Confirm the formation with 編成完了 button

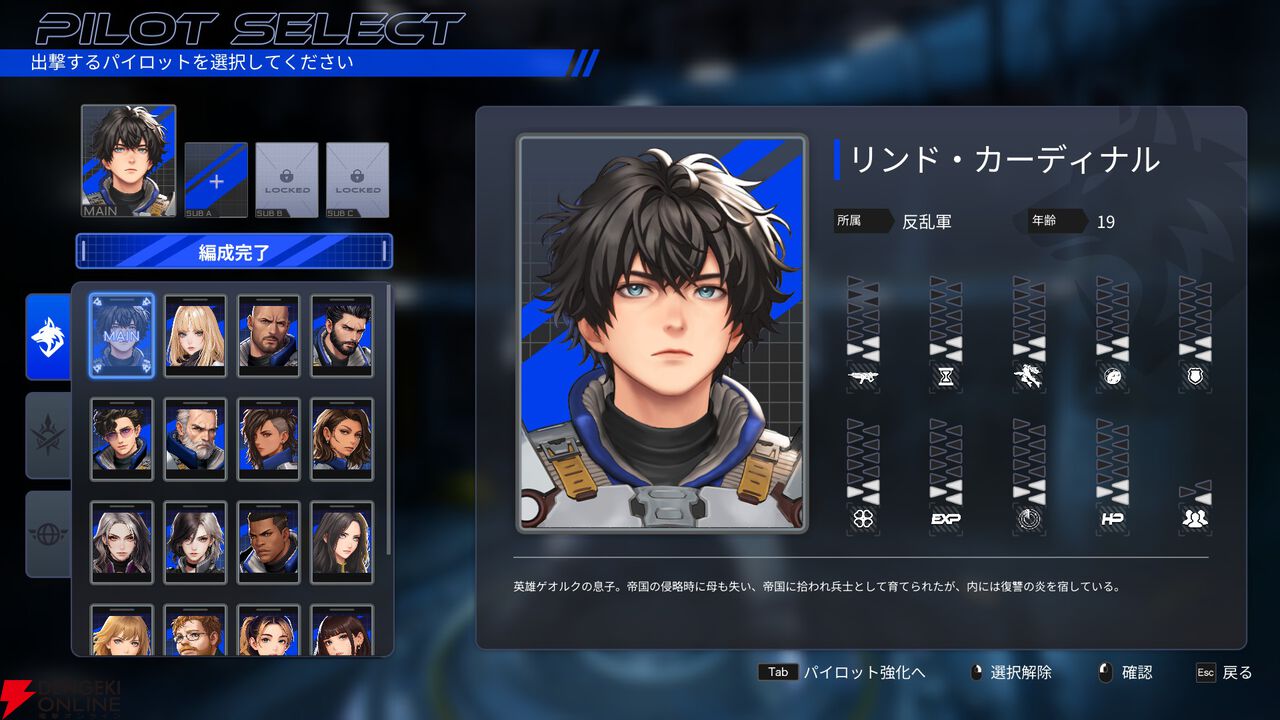coord(234,252)
